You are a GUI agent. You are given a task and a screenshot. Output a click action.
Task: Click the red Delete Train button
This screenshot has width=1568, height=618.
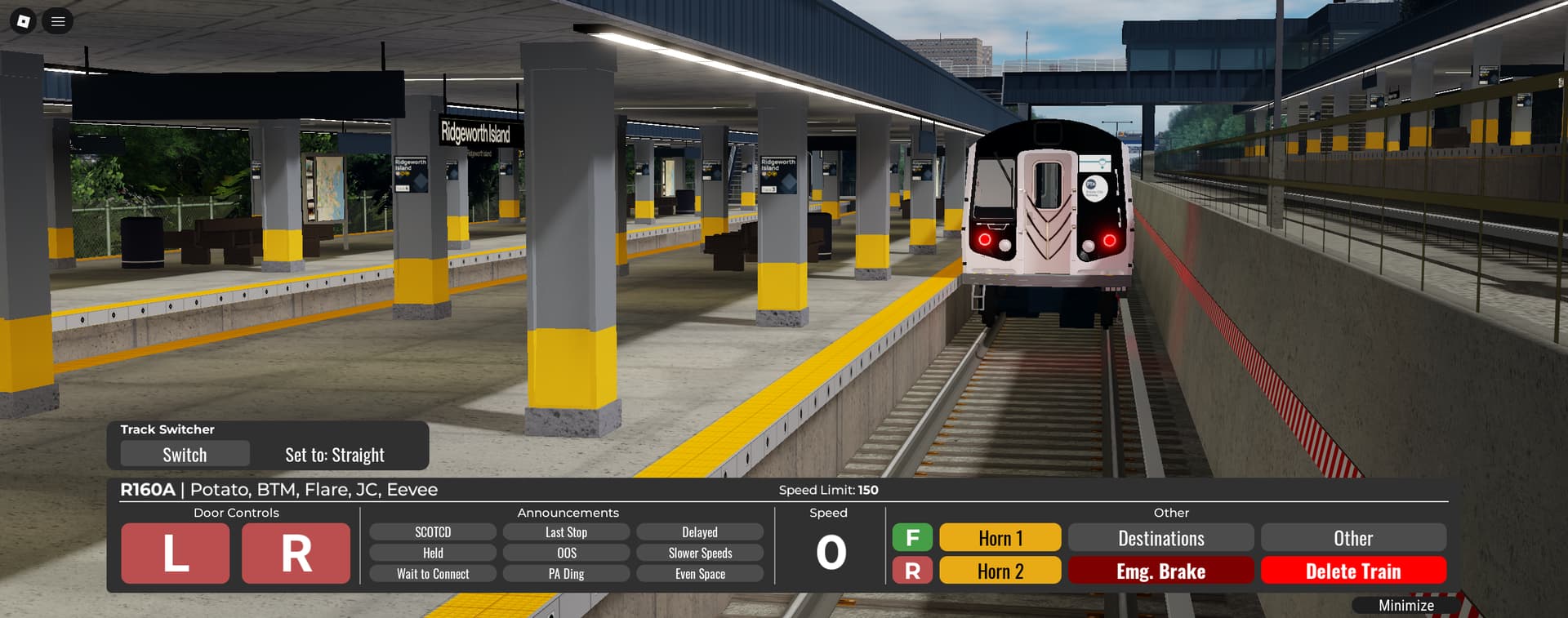(1353, 571)
